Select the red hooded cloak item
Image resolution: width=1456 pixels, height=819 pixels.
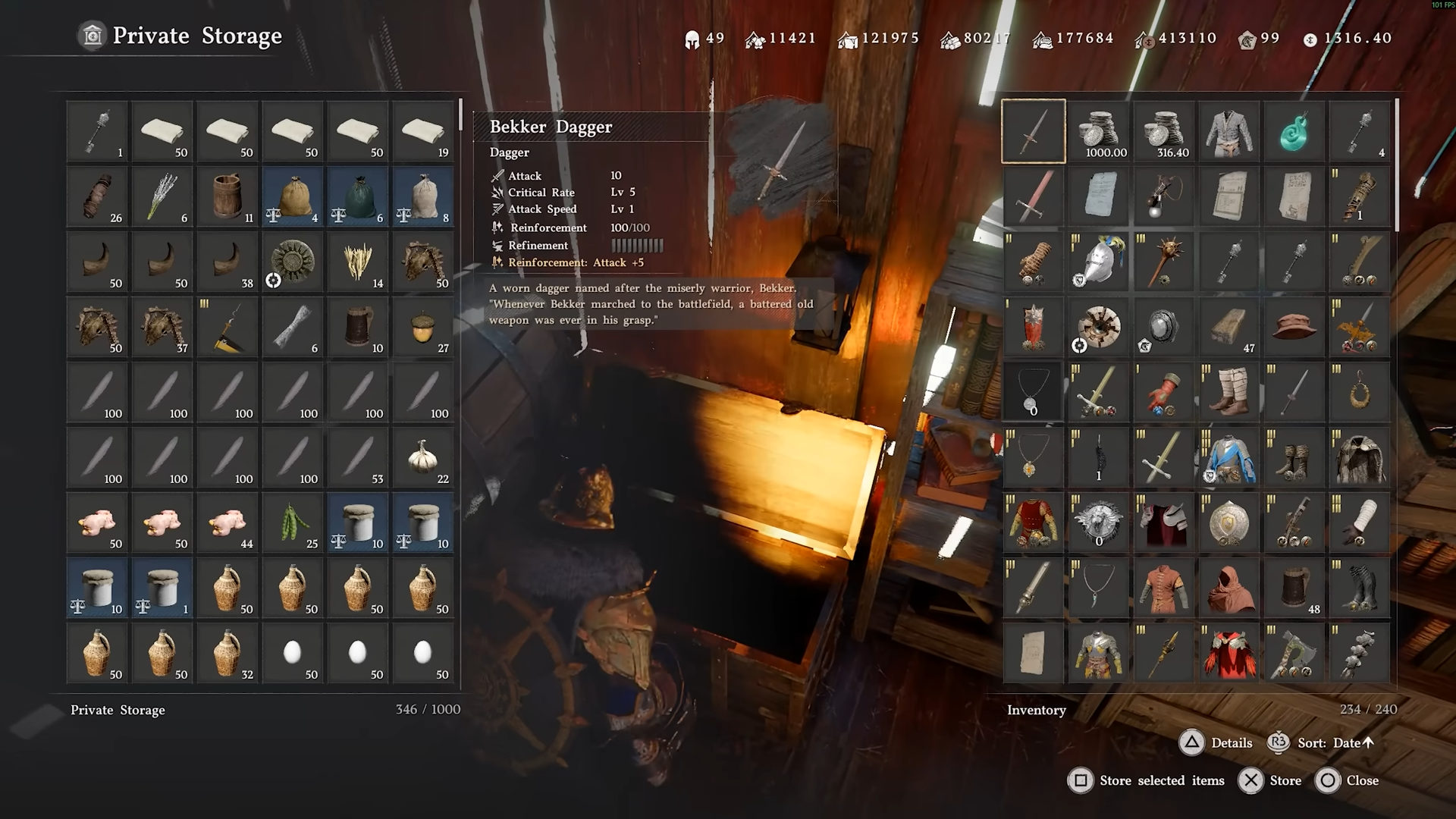coord(1228,588)
